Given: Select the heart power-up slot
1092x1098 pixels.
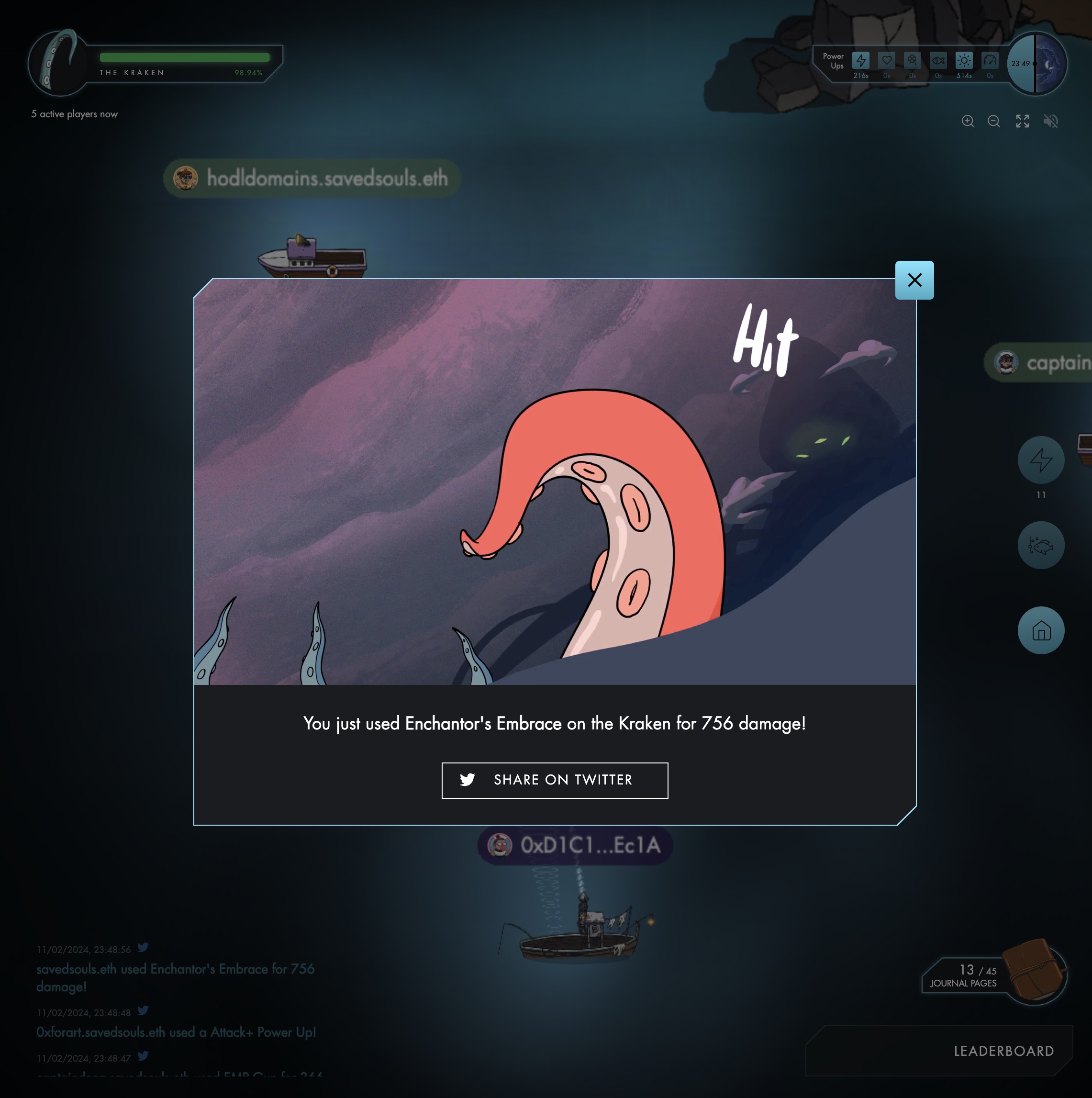Looking at the screenshot, I should pos(886,60).
